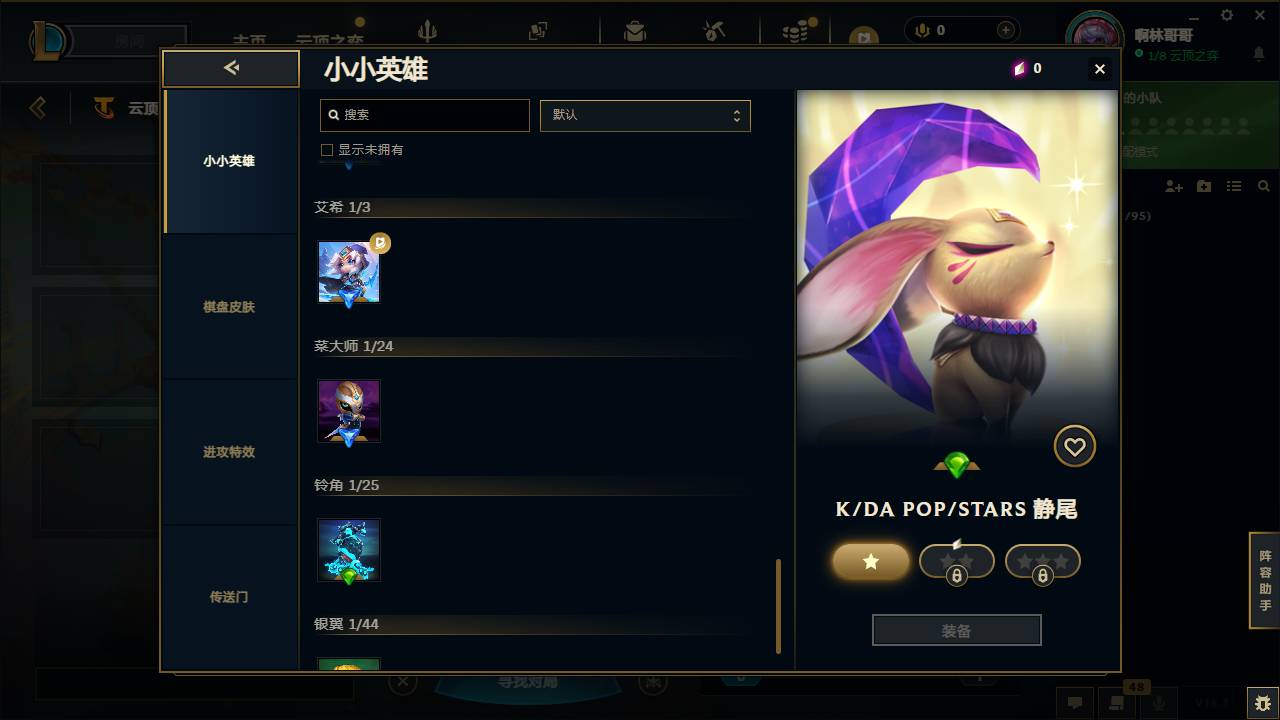1280x720 pixels.
Task: Click the 搜索 search input field
Action: point(424,115)
